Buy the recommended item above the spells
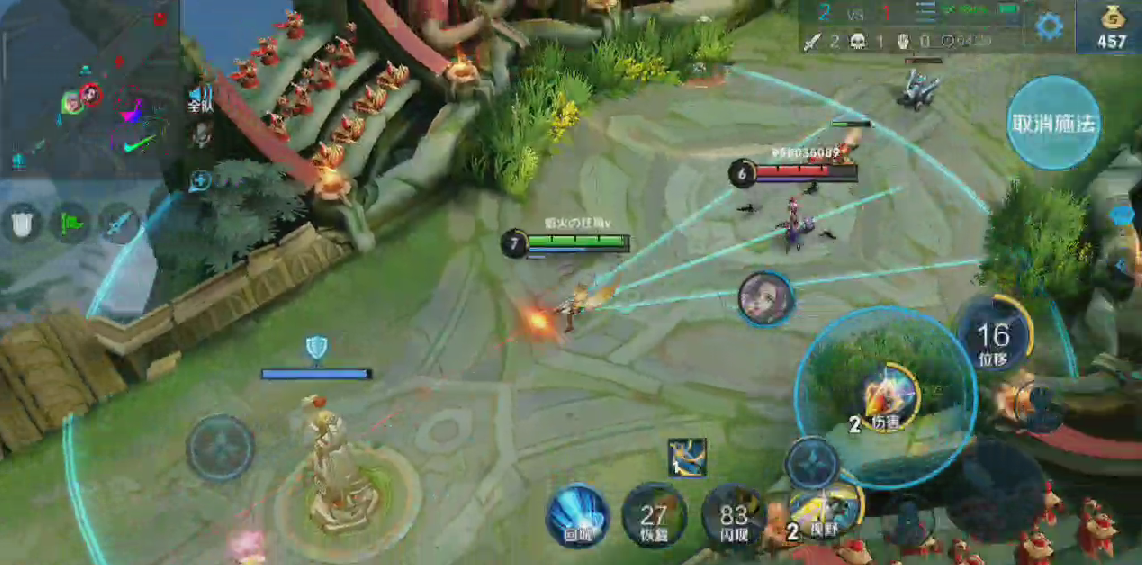The image size is (1142, 565). 687,458
